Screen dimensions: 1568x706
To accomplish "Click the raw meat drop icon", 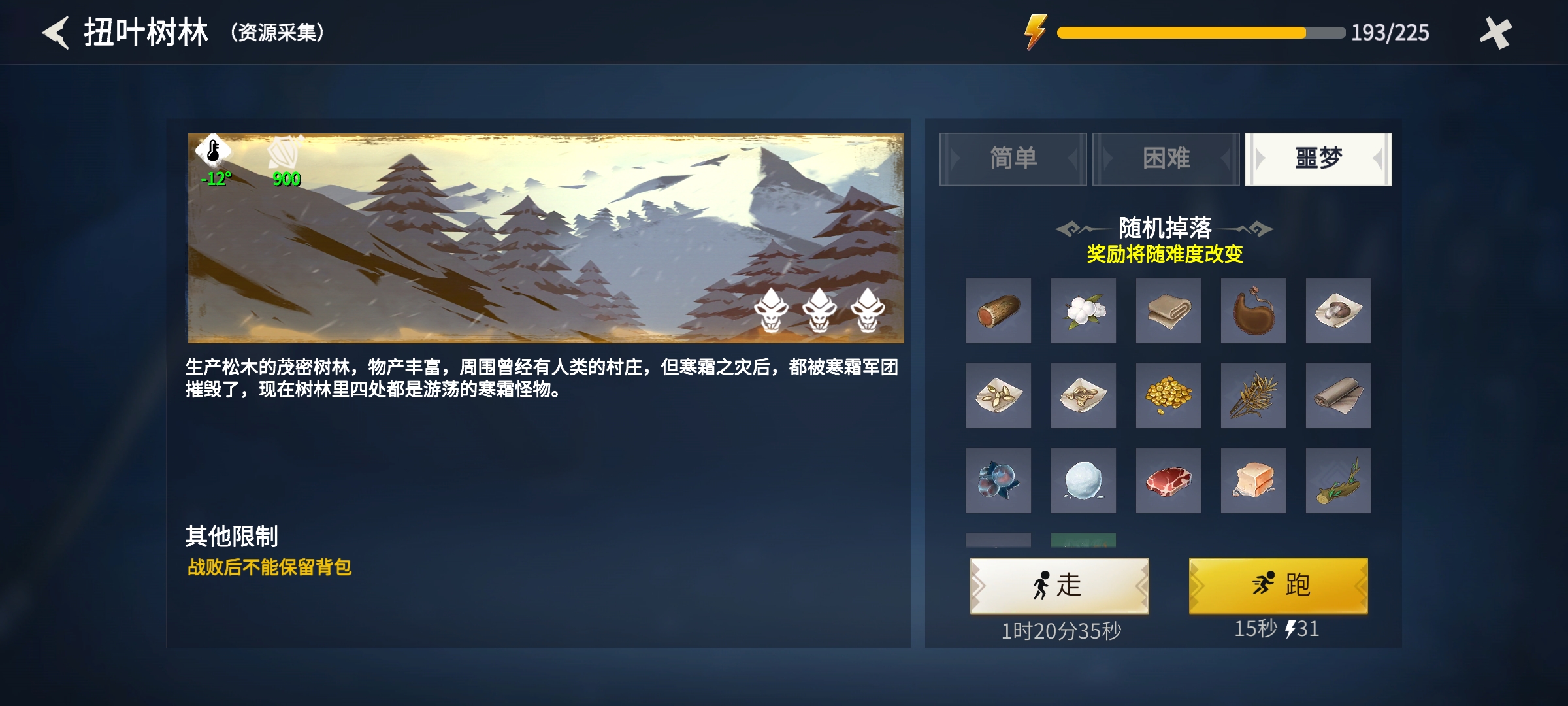I will [1168, 482].
